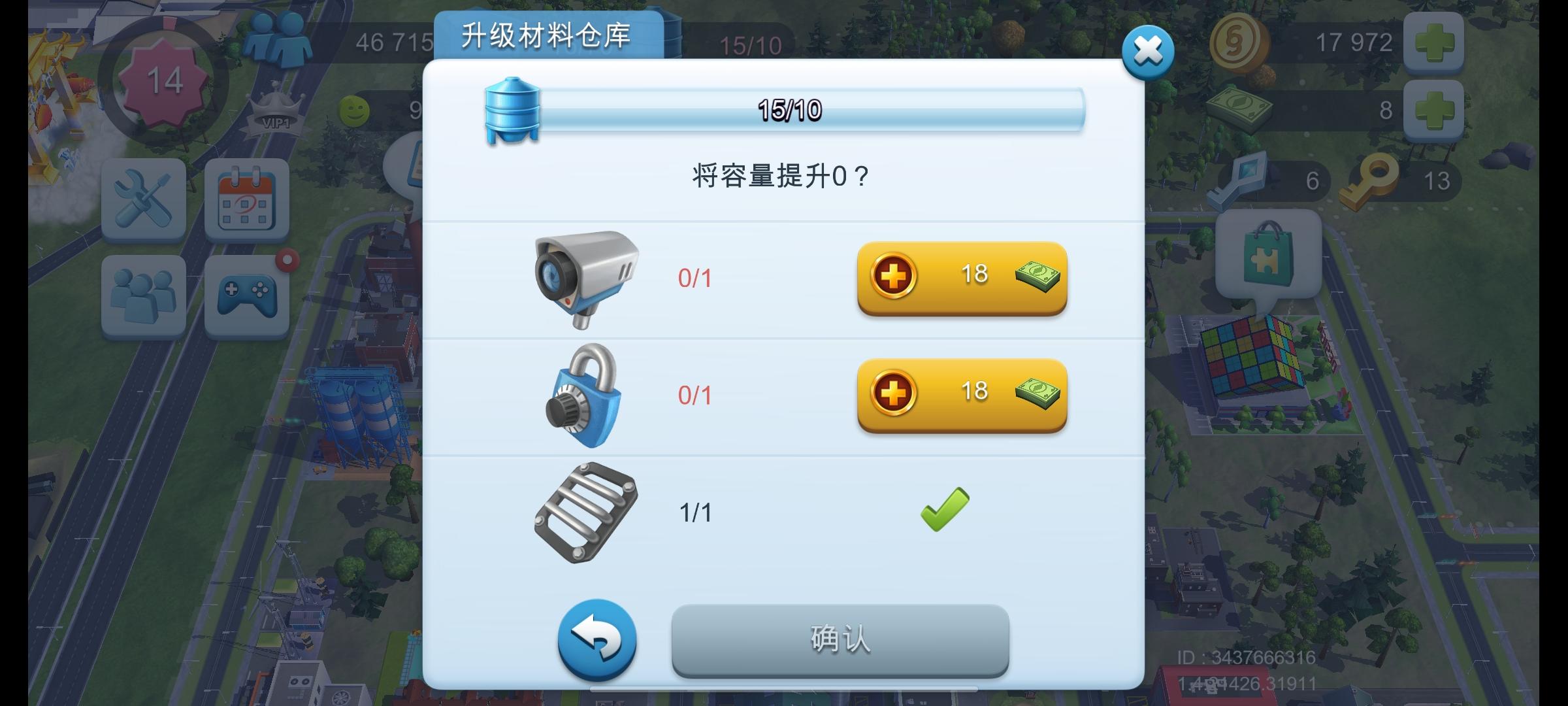Open the tools/wrench menu
This screenshot has width=1568, height=706.
(144, 201)
